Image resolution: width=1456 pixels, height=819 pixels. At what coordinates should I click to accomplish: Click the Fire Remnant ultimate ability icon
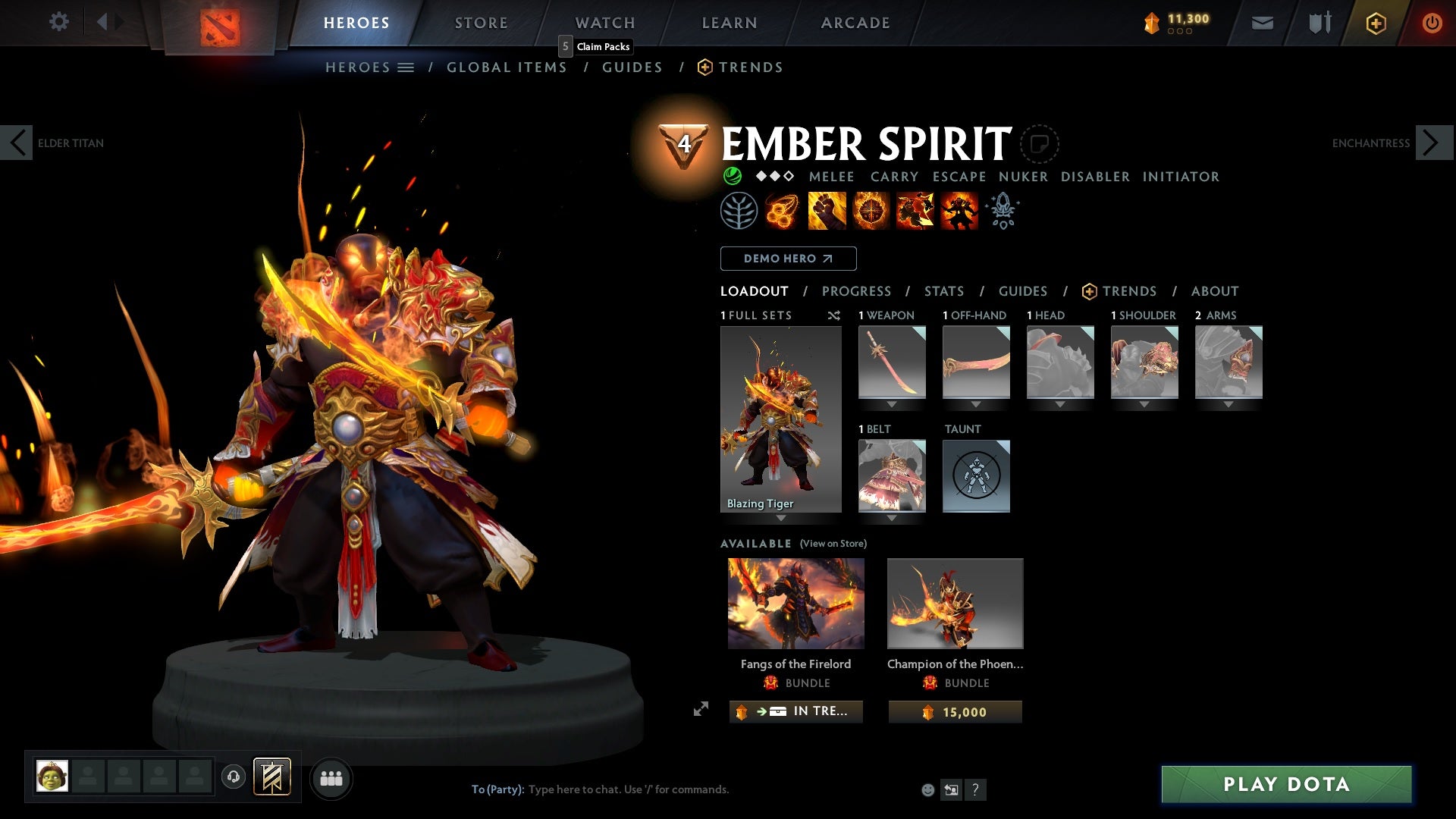tap(959, 210)
